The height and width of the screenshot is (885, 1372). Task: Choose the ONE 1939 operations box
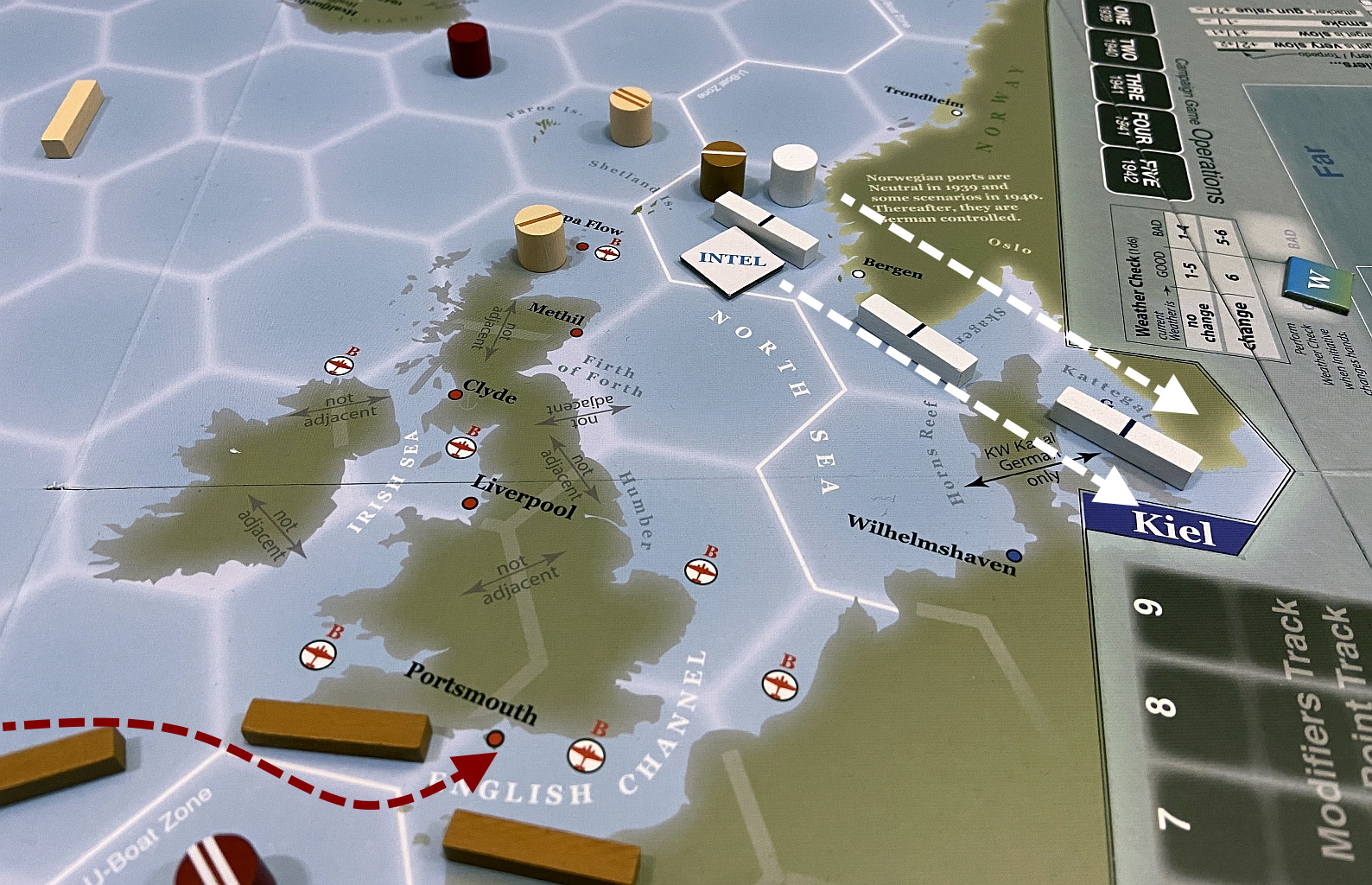pyautogui.click(x=1116, y=15)
